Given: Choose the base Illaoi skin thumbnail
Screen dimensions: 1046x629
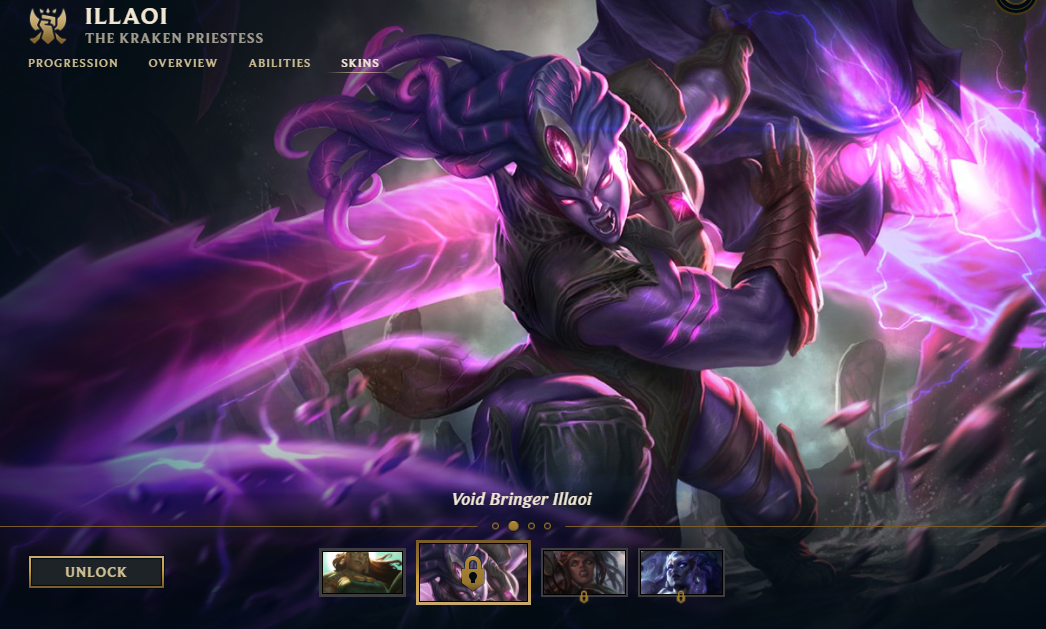Looking at the screenshot, I should click(x=362, y=572).
